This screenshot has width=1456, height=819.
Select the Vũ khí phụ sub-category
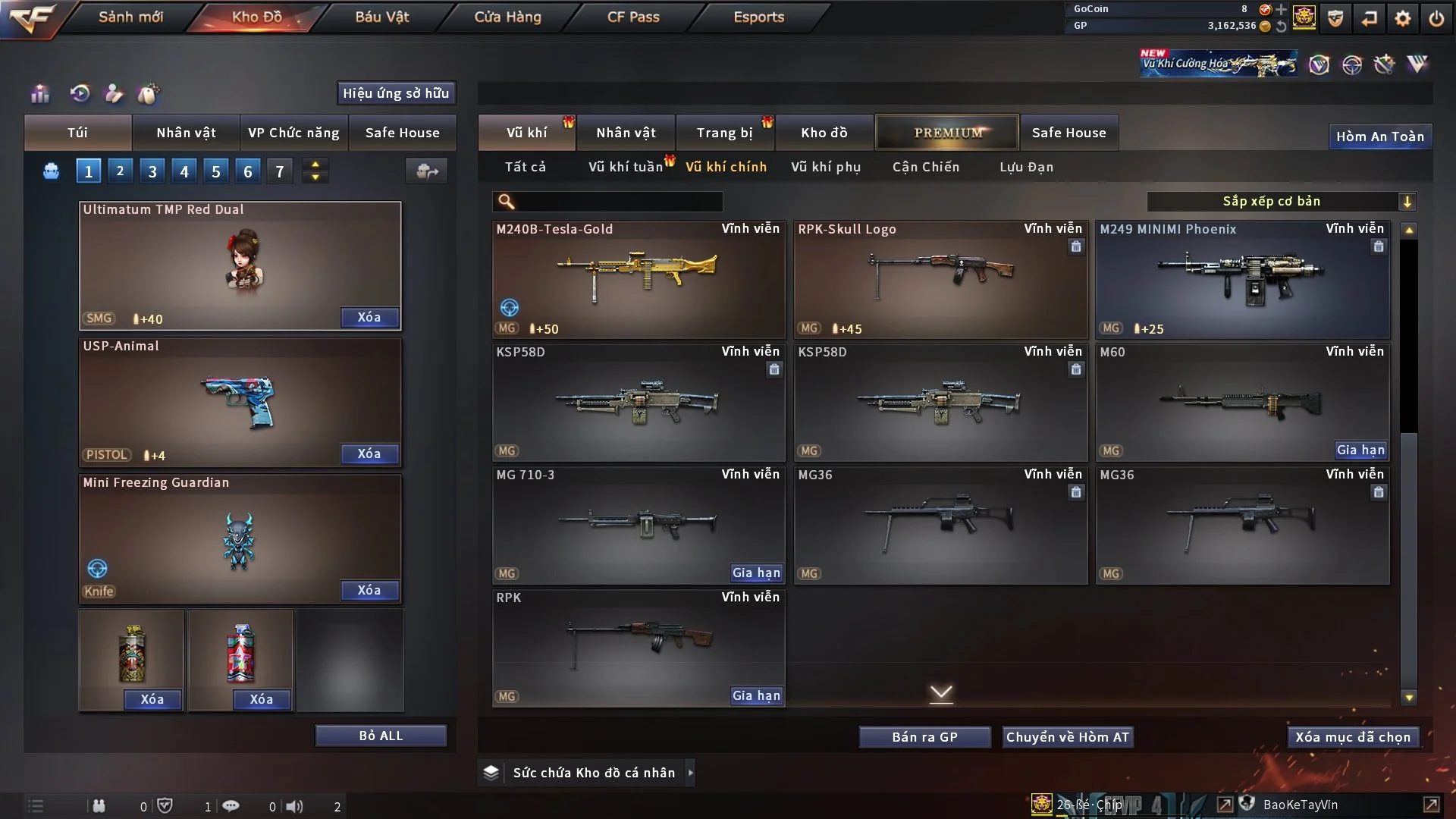(x=826, y=167)
